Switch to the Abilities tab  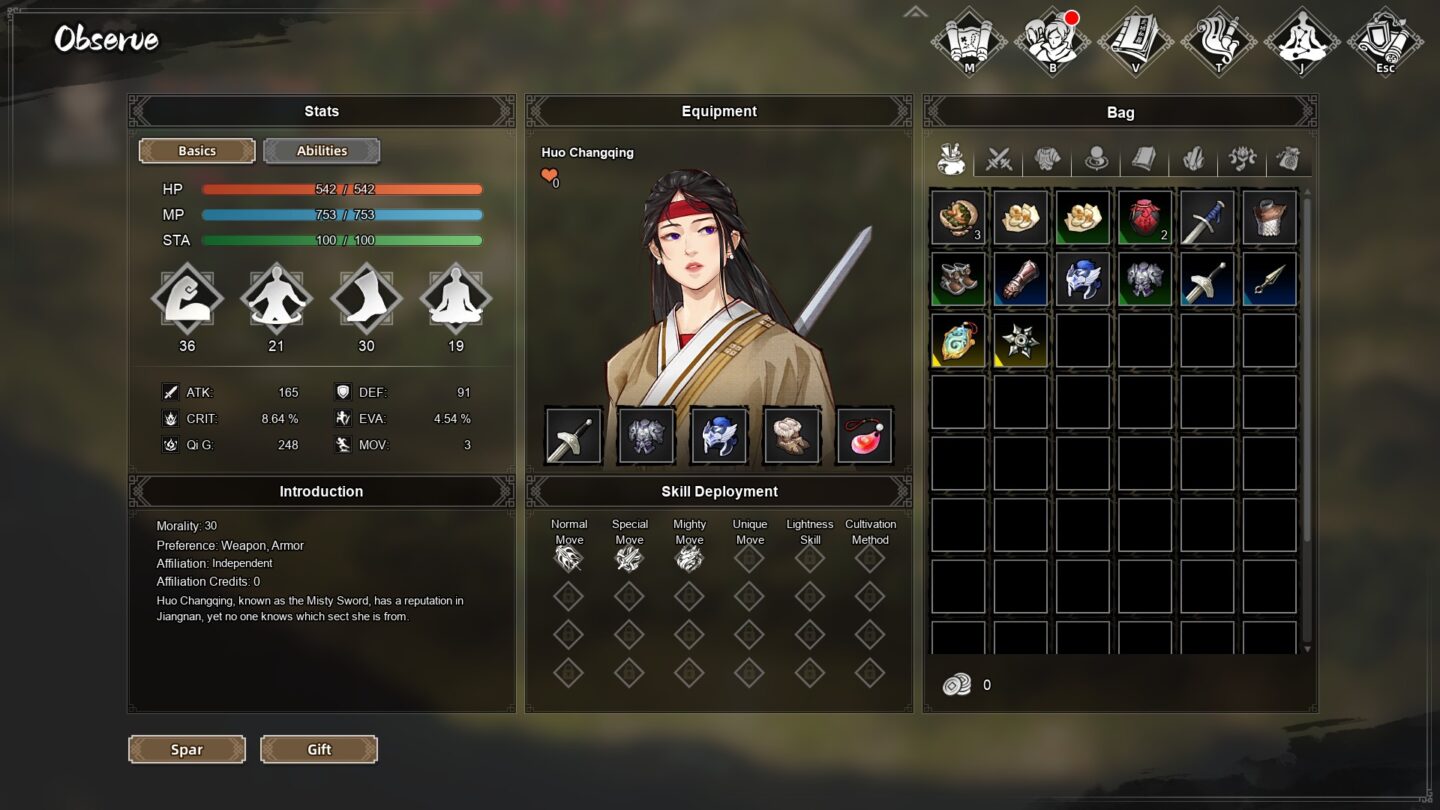pyautogui.click(x=321, y=150)
